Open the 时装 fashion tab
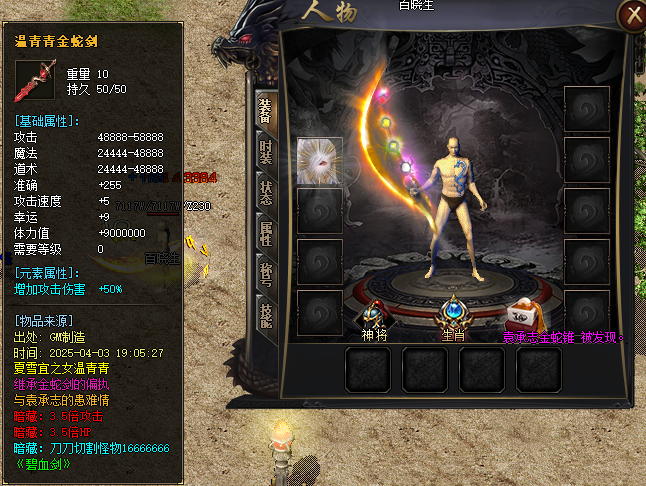The height and width of the screenshot is (486, 646). [x=265, y=152]
